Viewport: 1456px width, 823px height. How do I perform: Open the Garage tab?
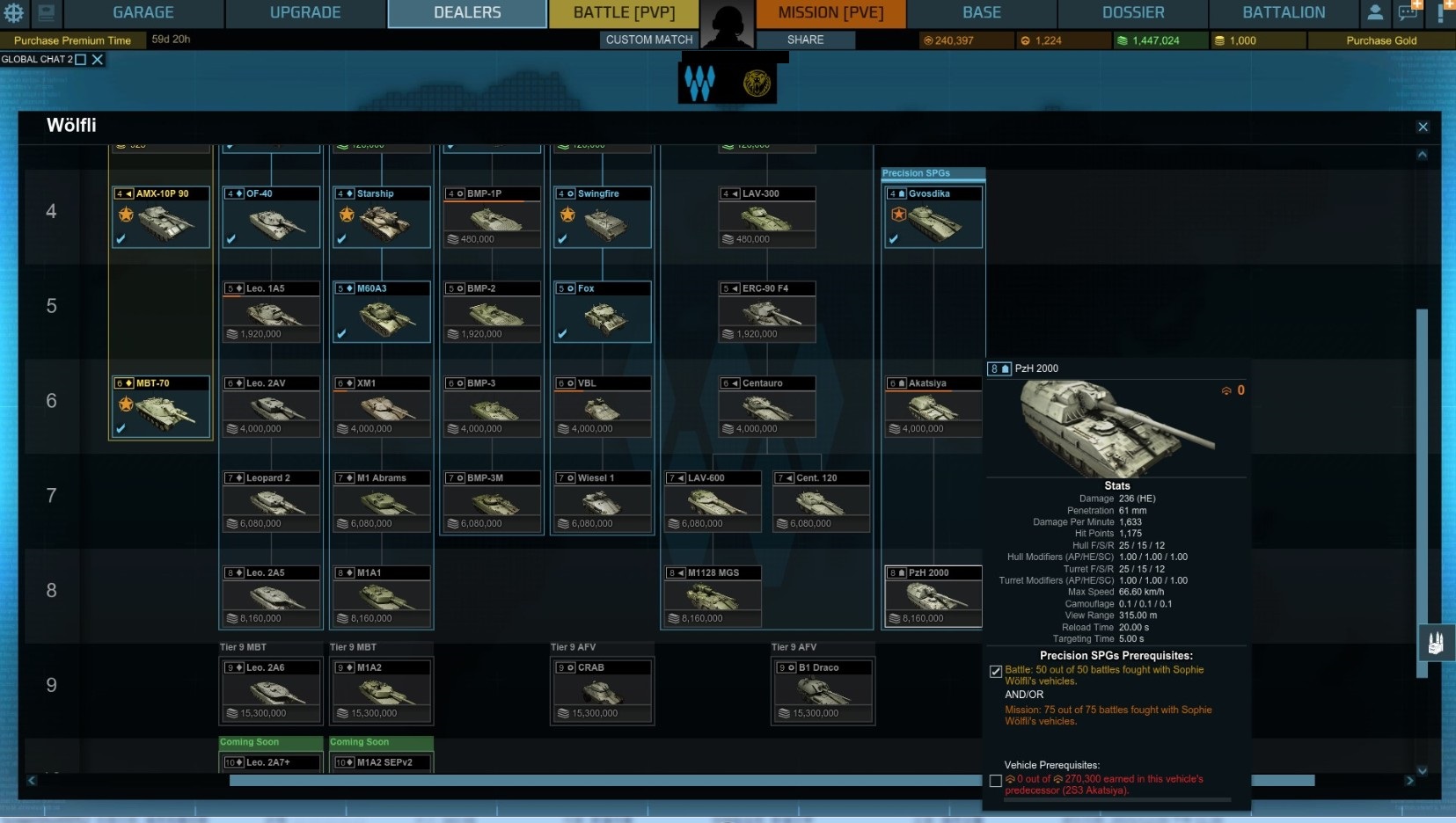143,13
